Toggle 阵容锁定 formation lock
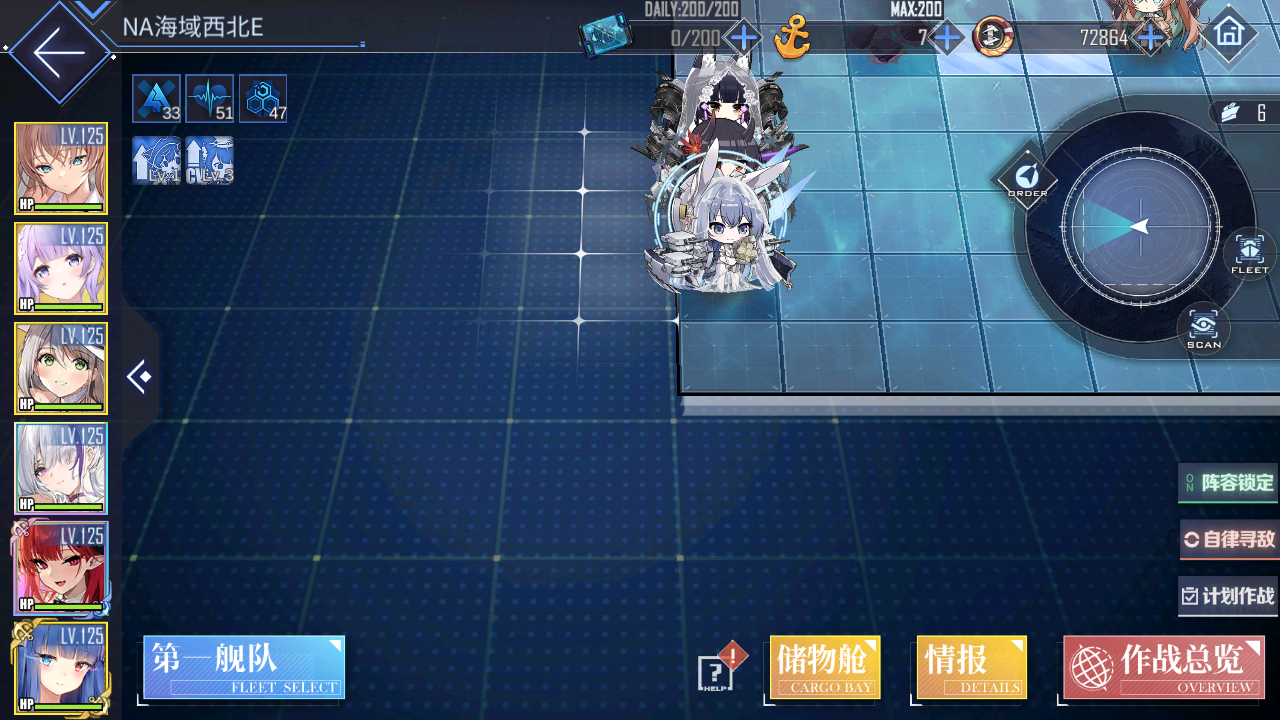 point(1229,483)
